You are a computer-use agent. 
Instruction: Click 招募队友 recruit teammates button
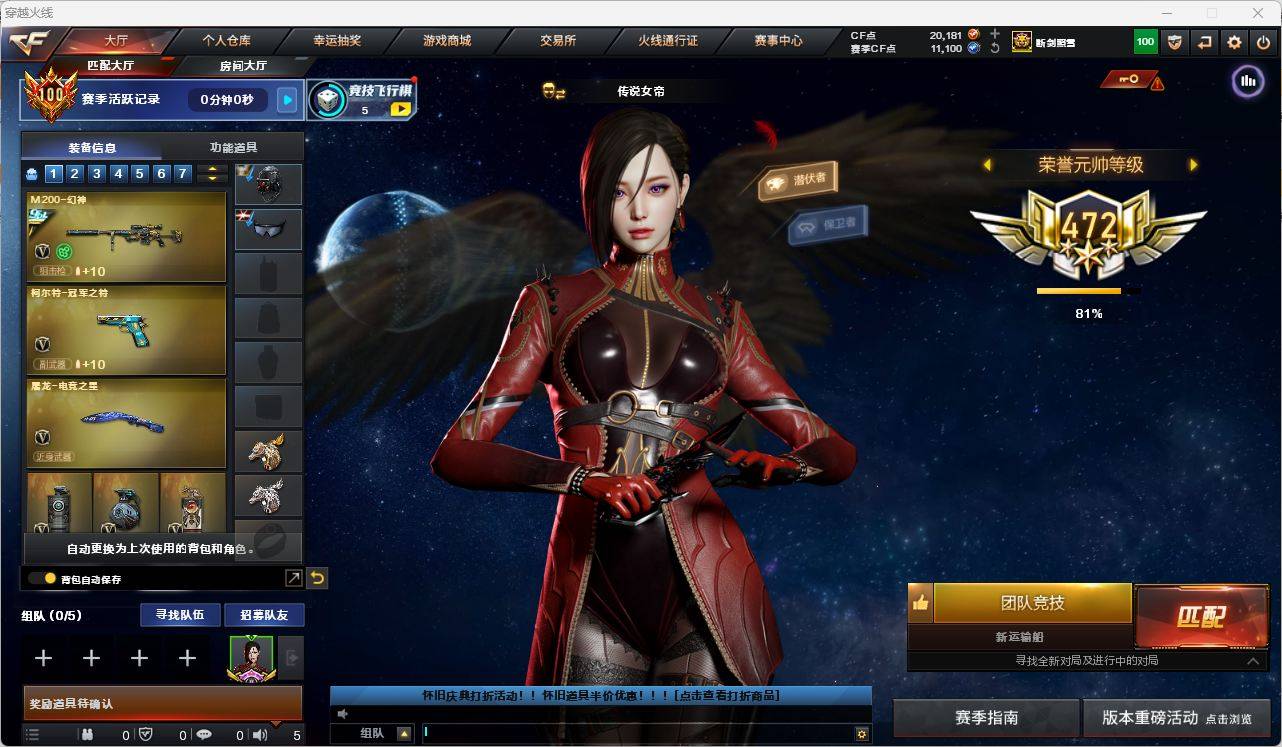(x=263, y=615)
